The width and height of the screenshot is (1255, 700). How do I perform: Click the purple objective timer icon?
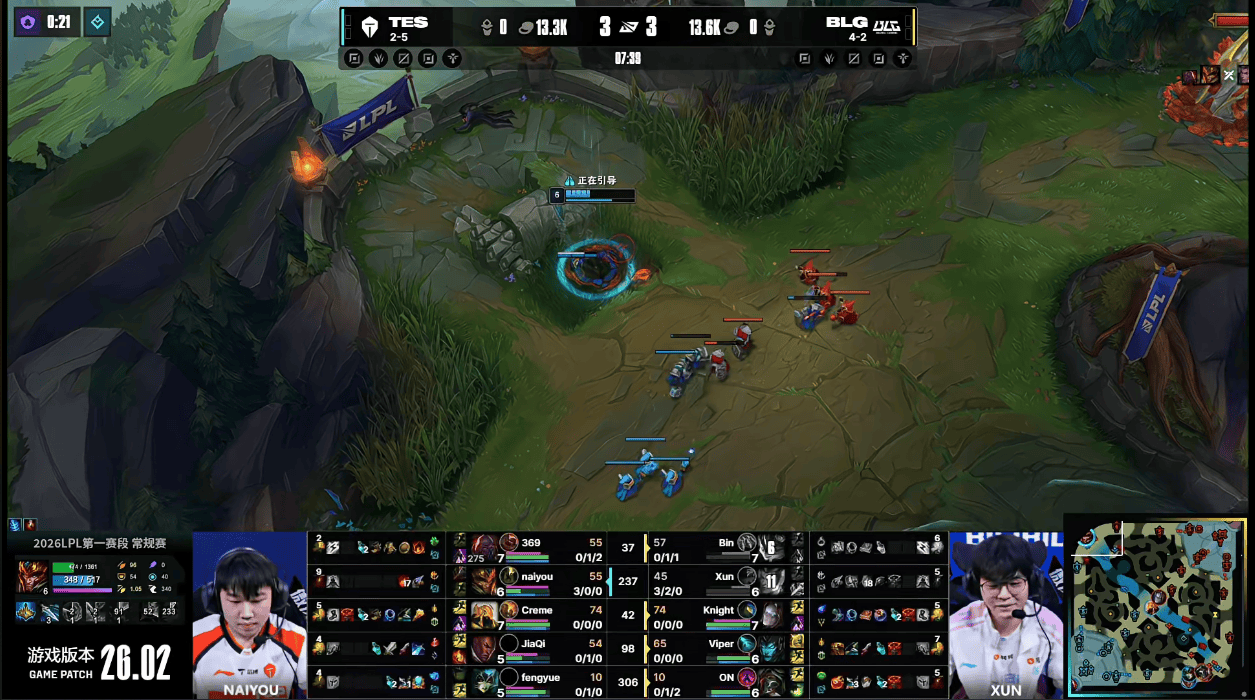coord(27,21)
